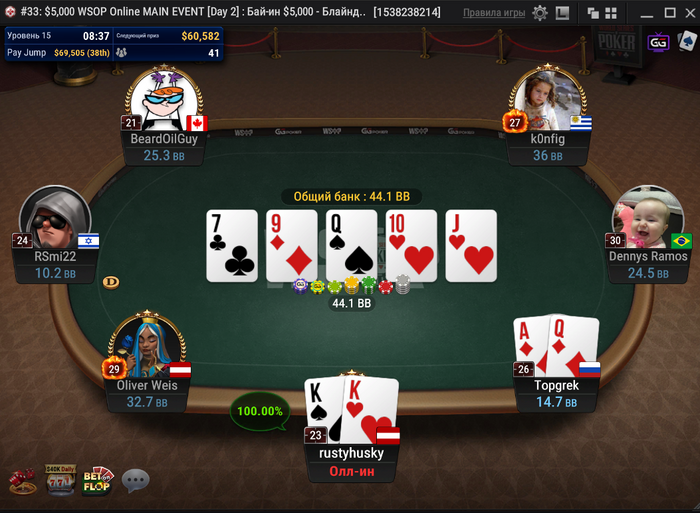Open table settings gear
700x513 pixels.
coord(540,13)
